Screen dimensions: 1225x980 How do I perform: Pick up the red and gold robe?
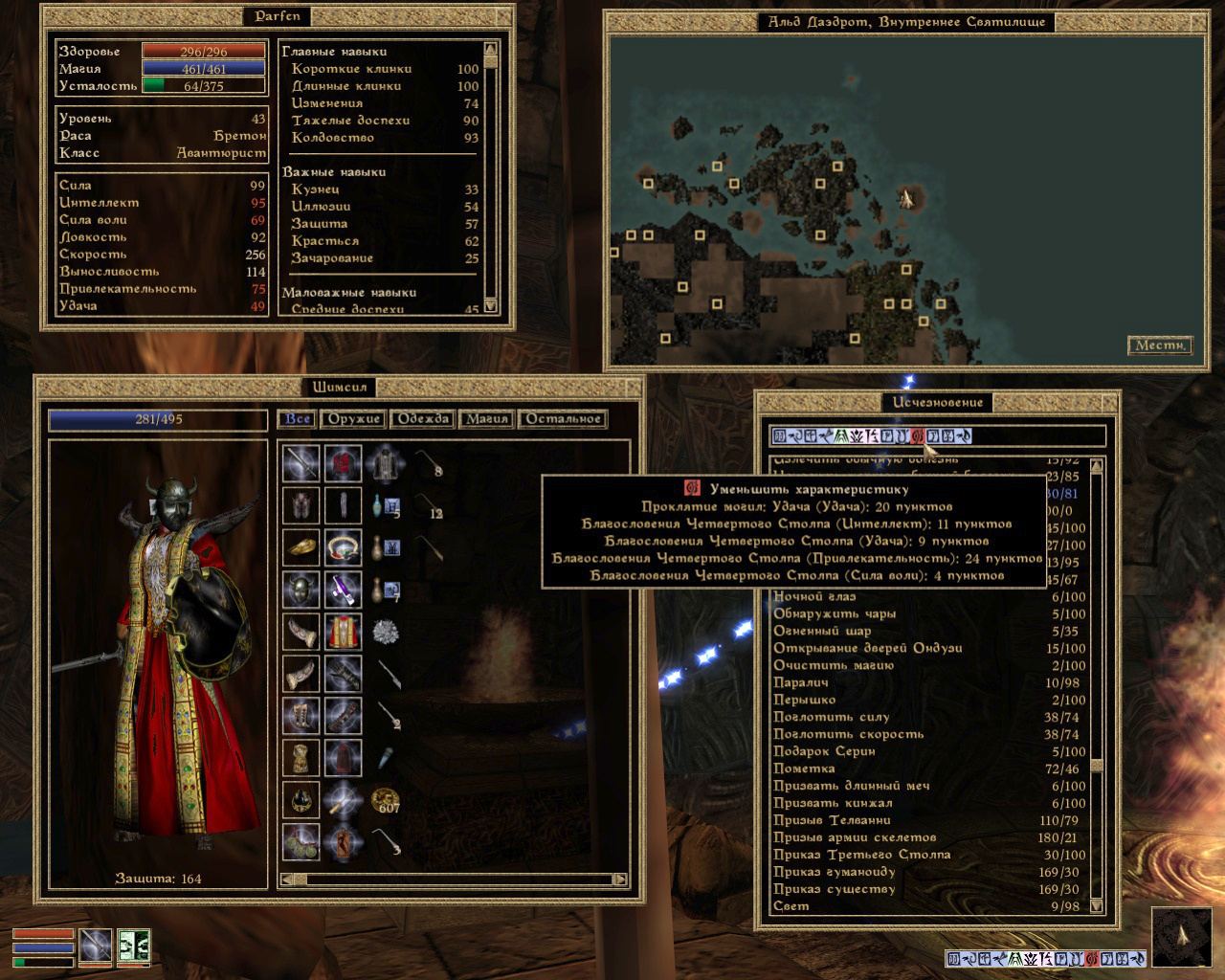pyautogui.click(x=343, y=632)
